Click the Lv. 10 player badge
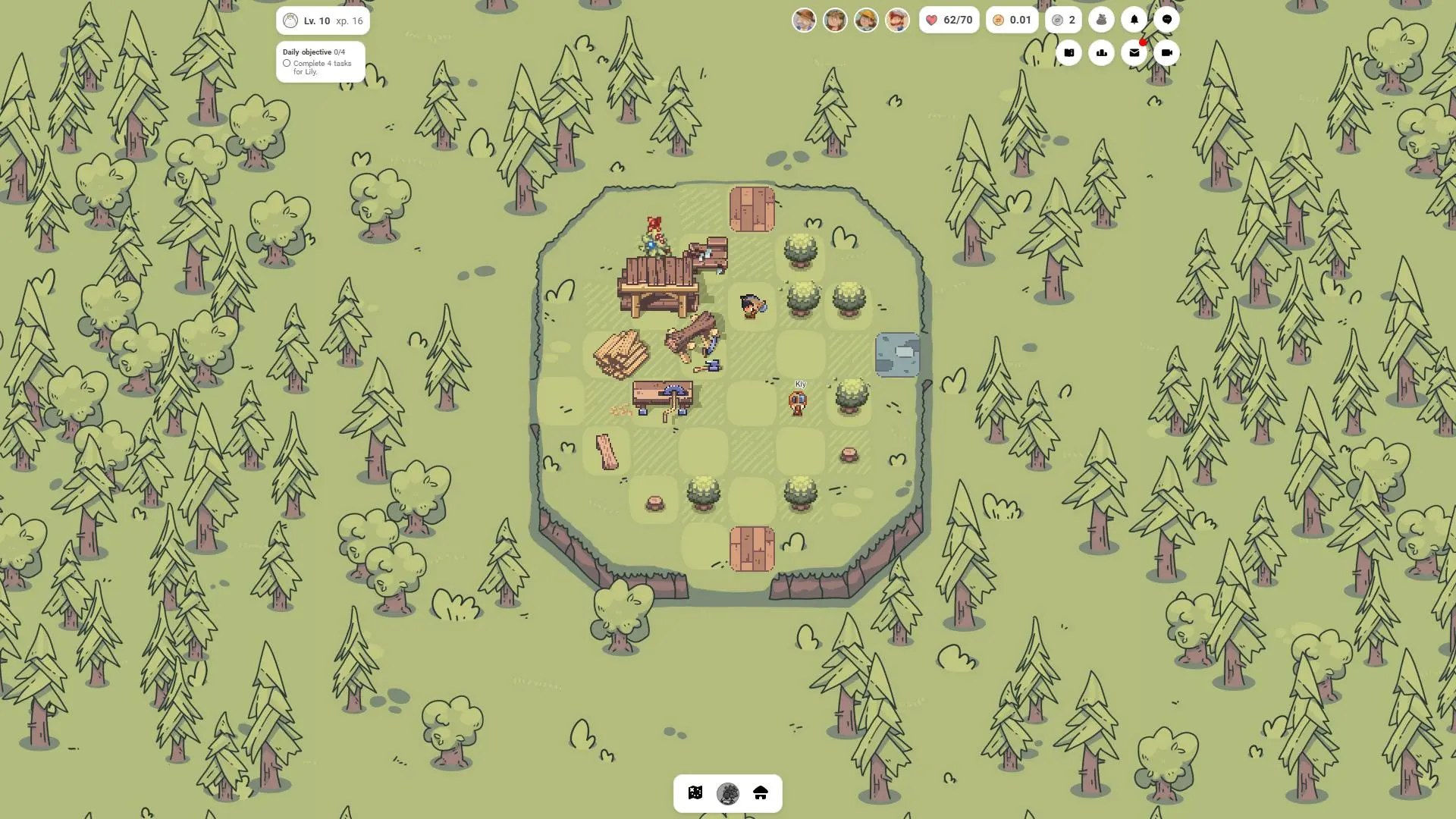The image size is (1456, 819). 322,20
